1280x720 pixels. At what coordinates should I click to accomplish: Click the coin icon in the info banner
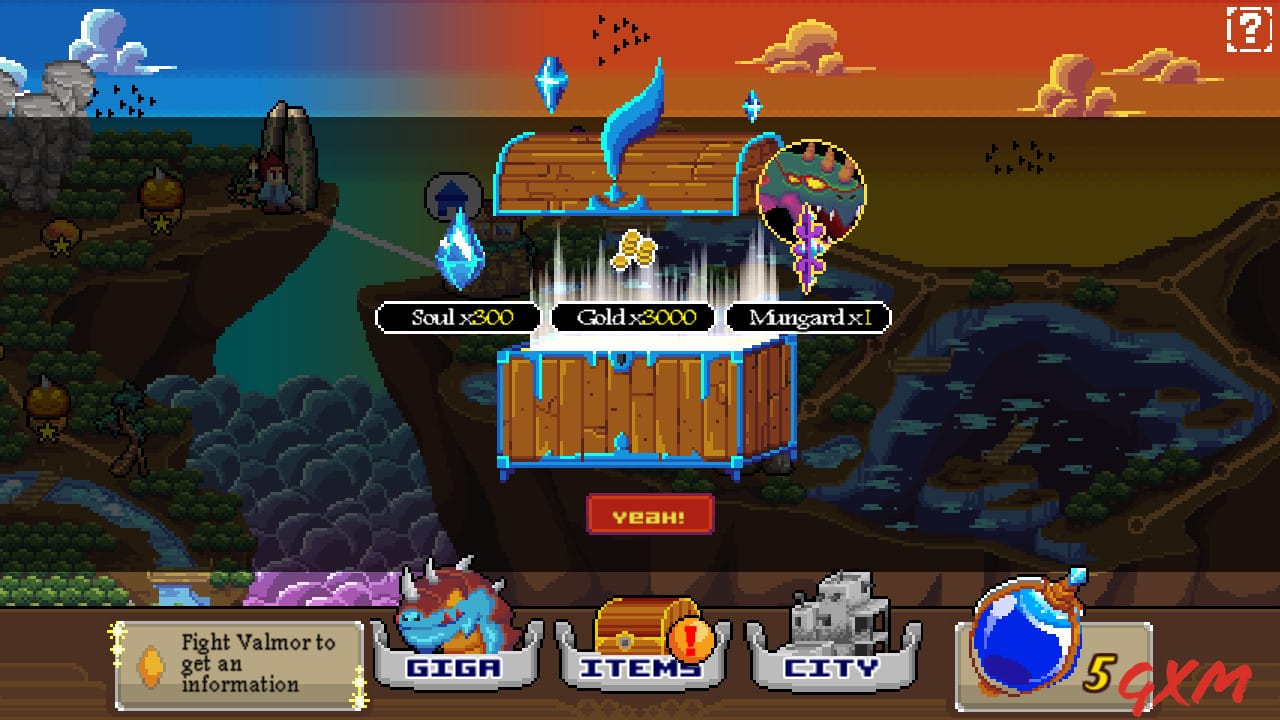pos(150,665)
